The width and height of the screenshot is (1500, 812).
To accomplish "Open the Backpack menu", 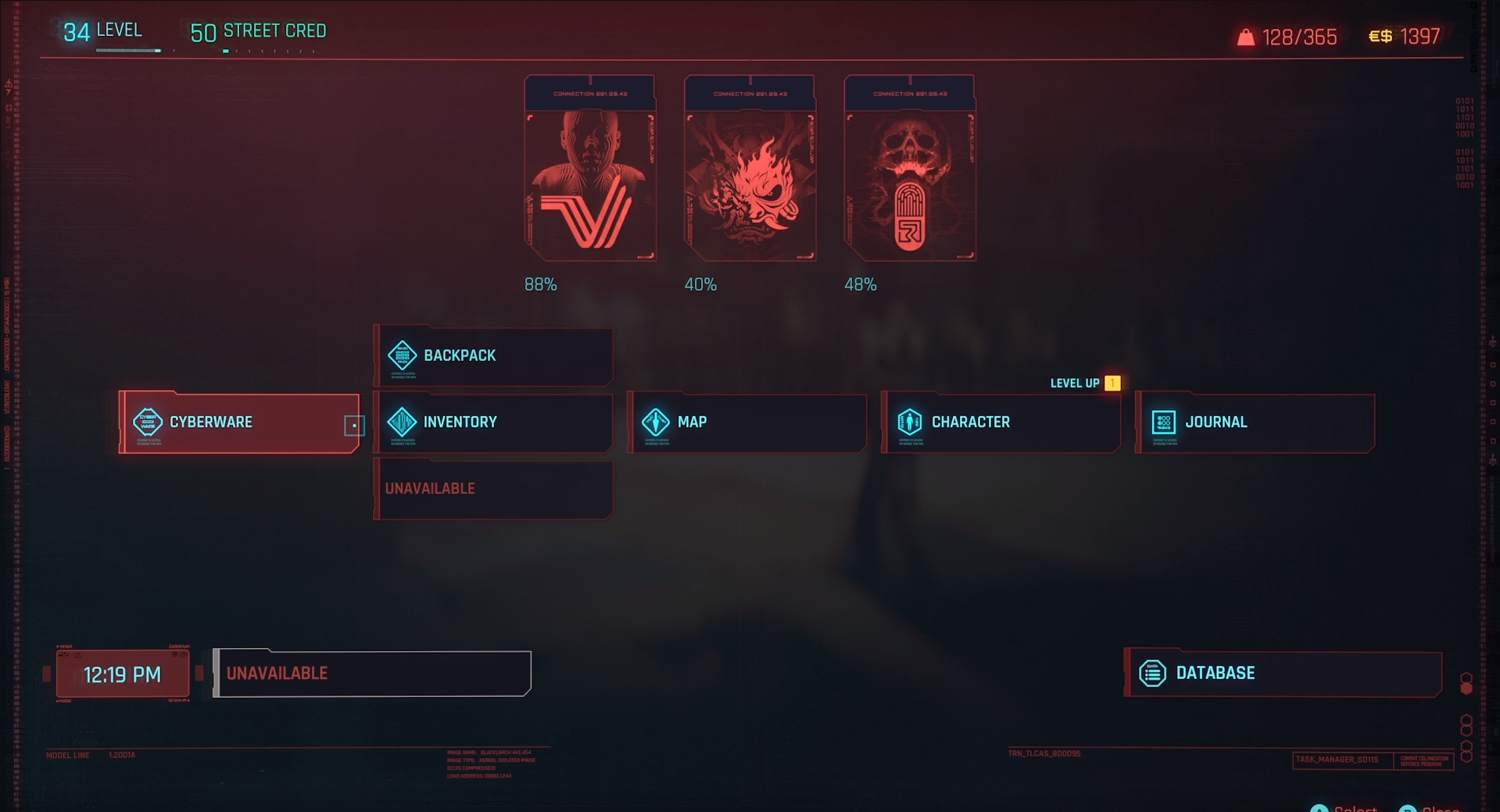I will coord(493,356).
